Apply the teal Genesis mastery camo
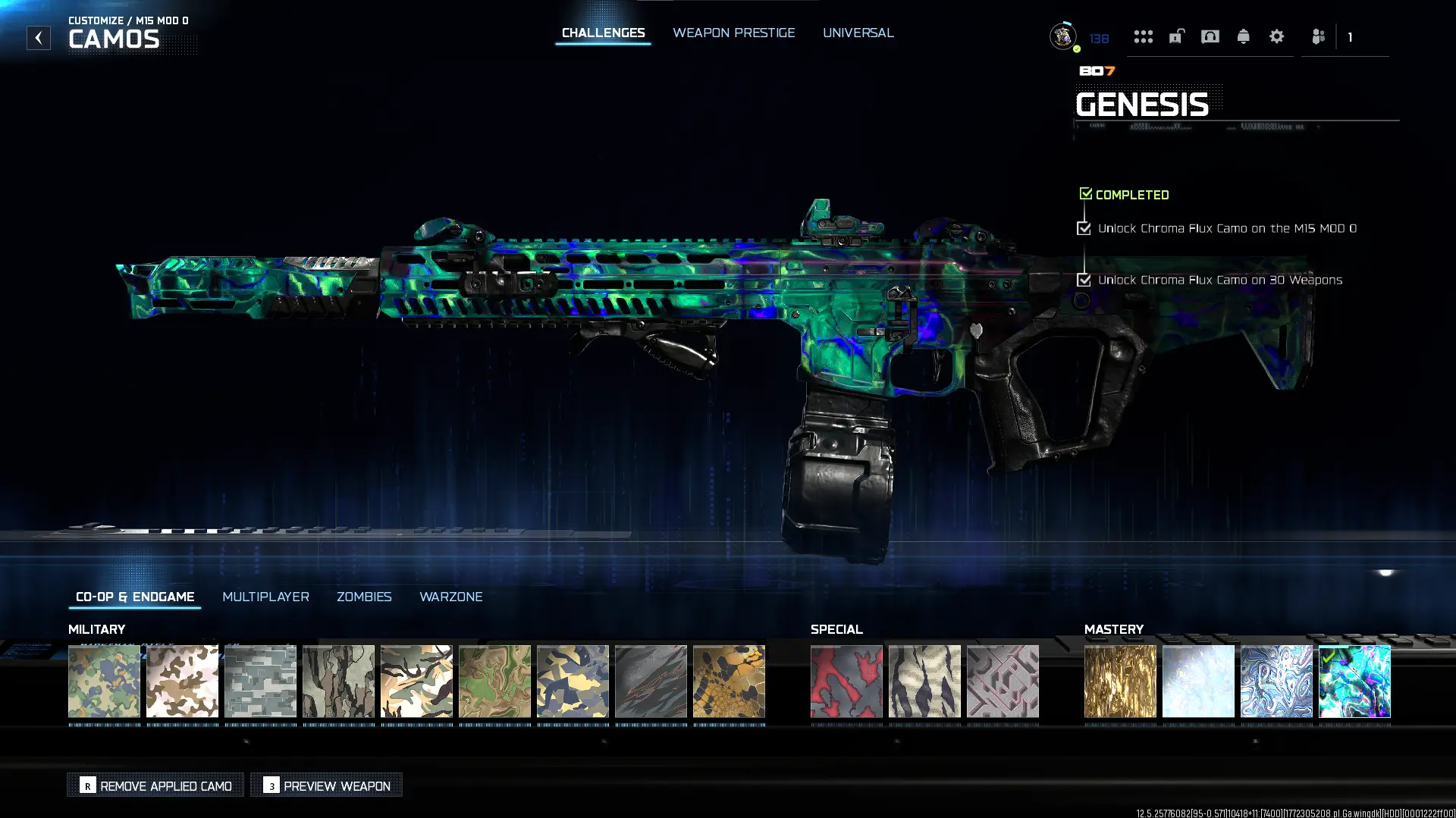The image size is (1456, 818). (x=1354, y=681)
